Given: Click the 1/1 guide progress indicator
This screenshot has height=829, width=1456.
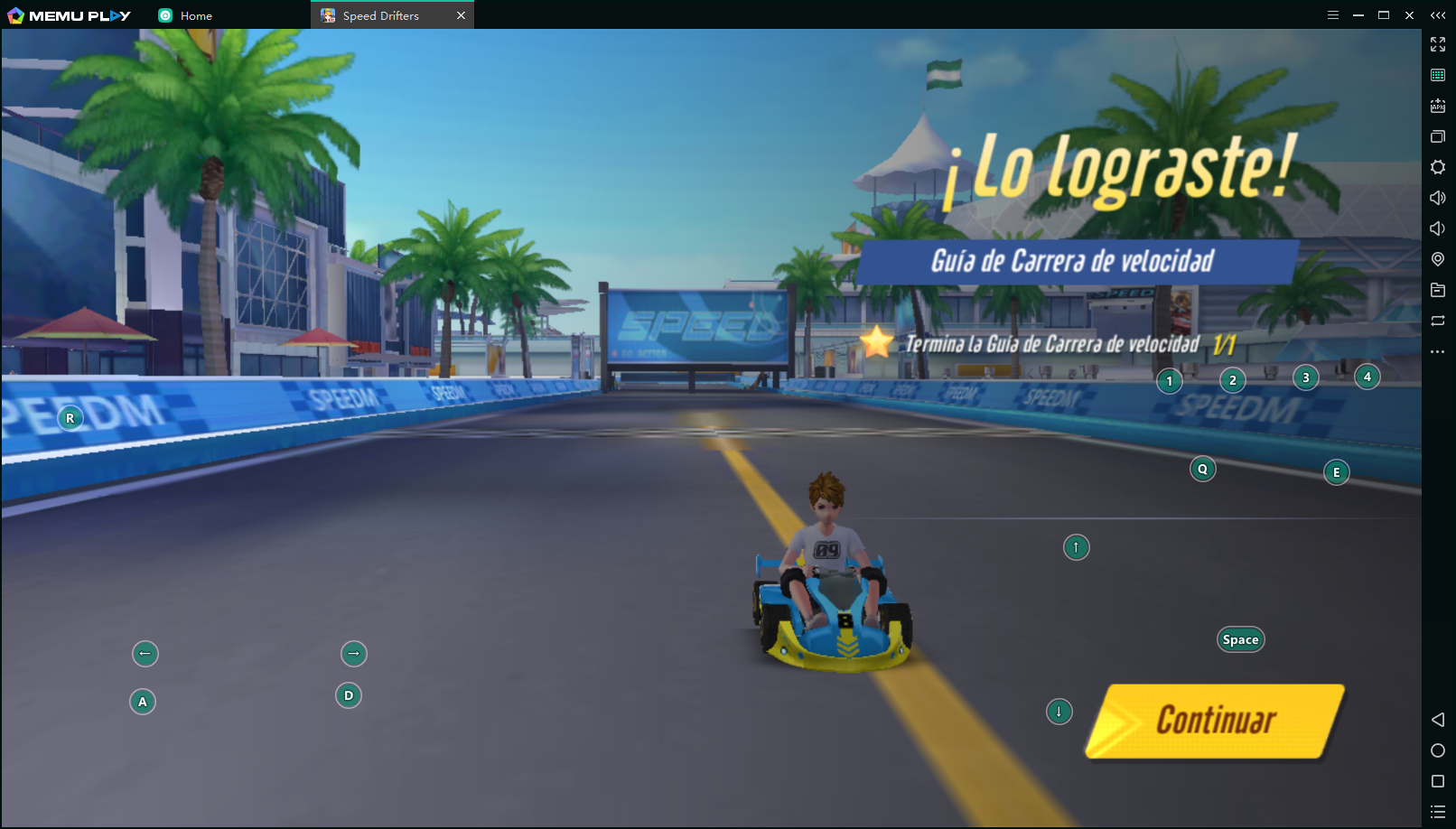Looking at the screenshot, I should (x=1226, y=343).
